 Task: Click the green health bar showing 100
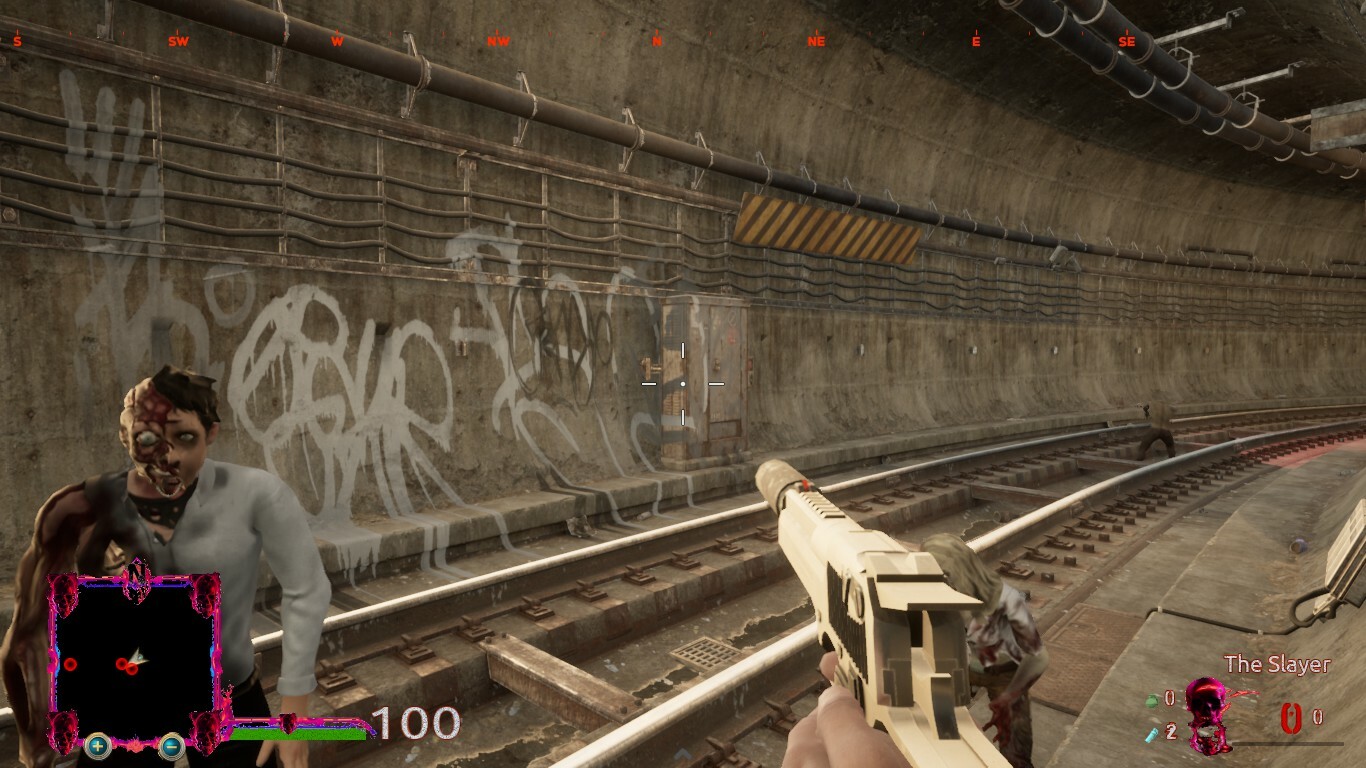300,735
